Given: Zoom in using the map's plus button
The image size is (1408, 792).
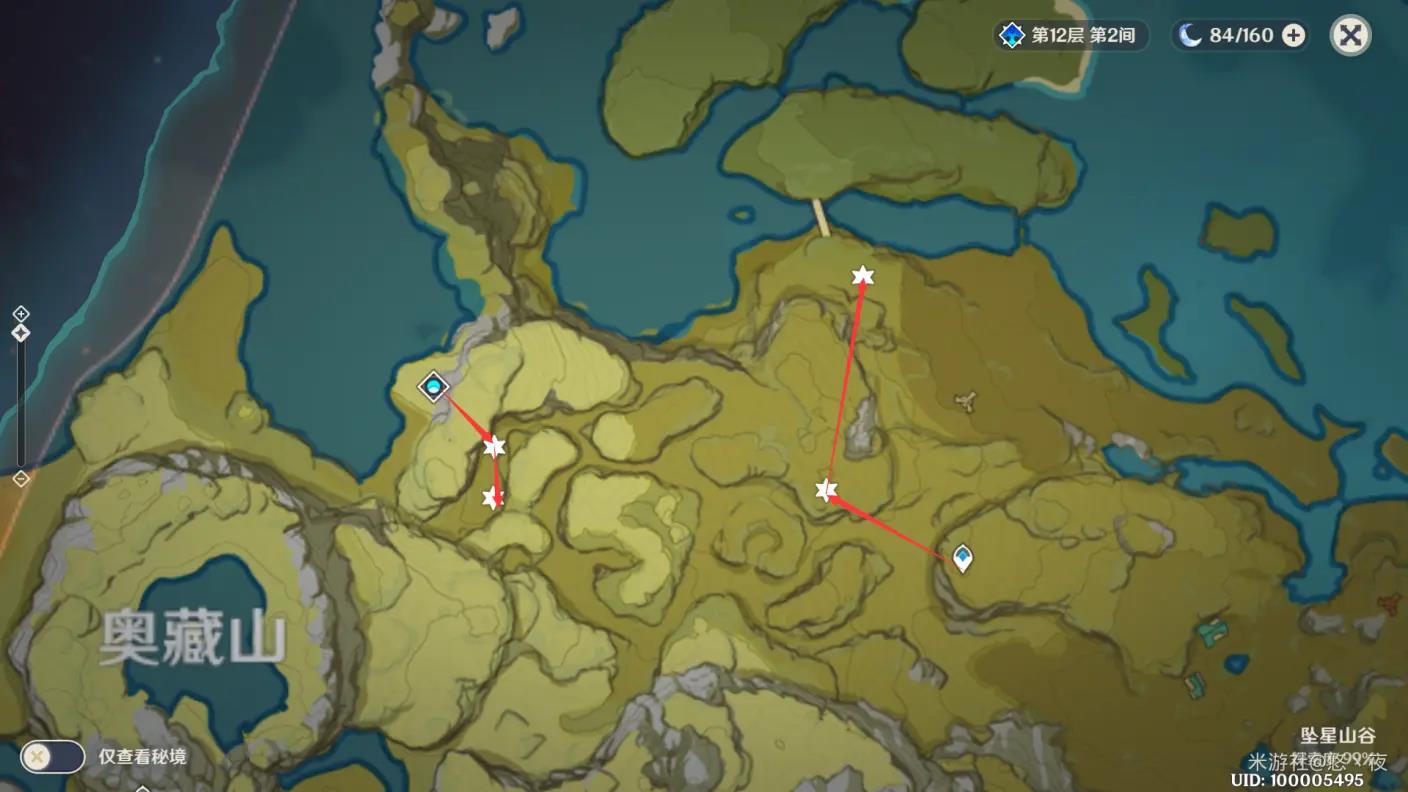Looking at the screenshot, I should pyautogui.click(x=21, y=313).
